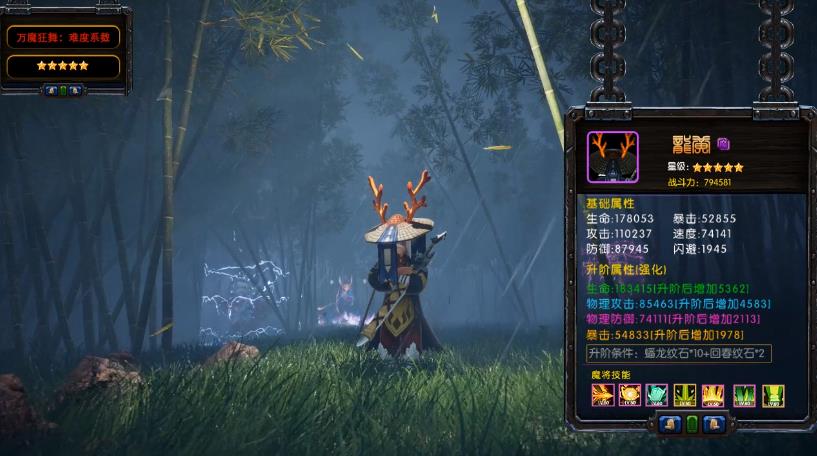This screenshot has height=456, width=817.
Task: Select the last green pillar skill icon
Action: 772,395
